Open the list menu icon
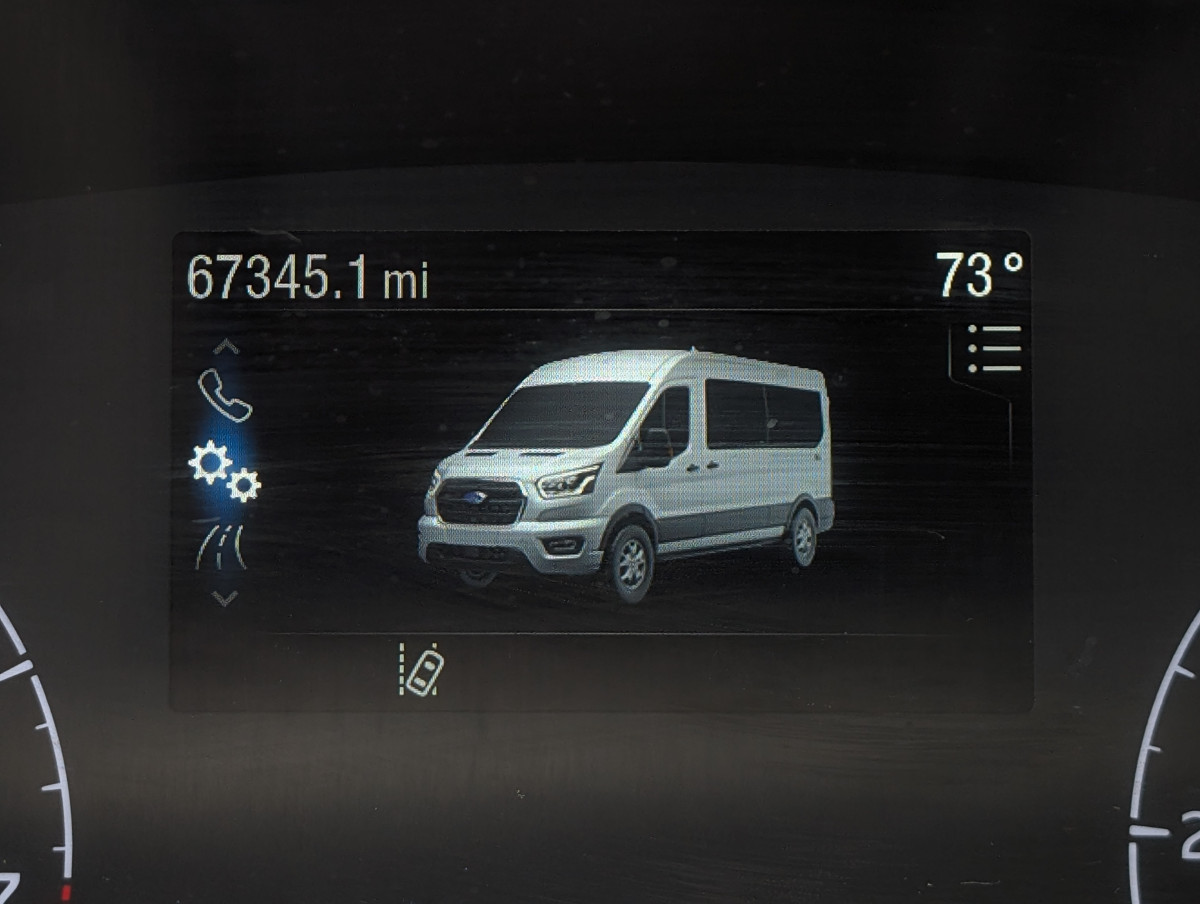This screenshot has width=1200, height=904. pyautogui.click(x=994, y=348)
